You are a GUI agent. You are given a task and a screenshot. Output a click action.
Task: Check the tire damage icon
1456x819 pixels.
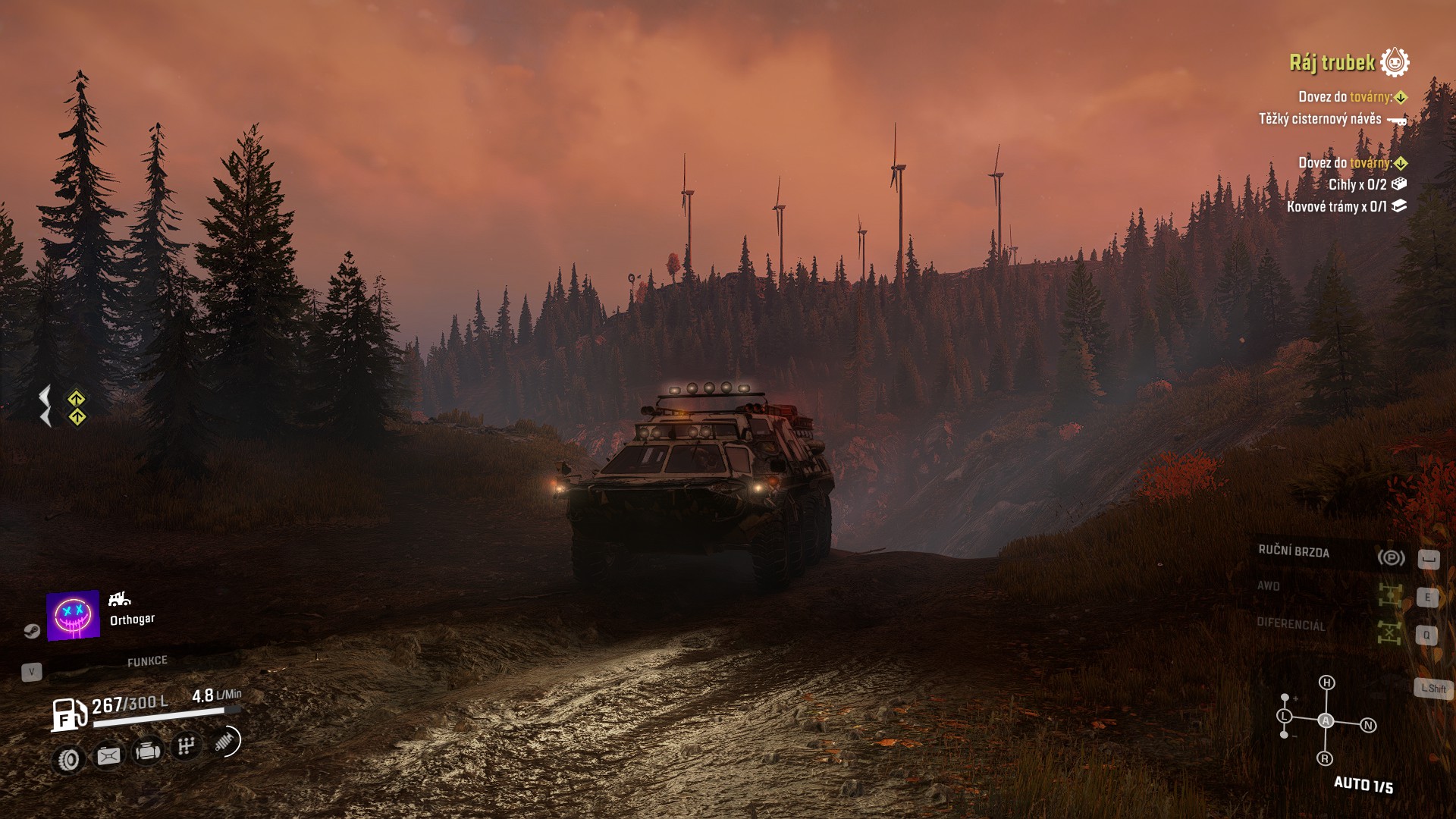pos(69,759)
